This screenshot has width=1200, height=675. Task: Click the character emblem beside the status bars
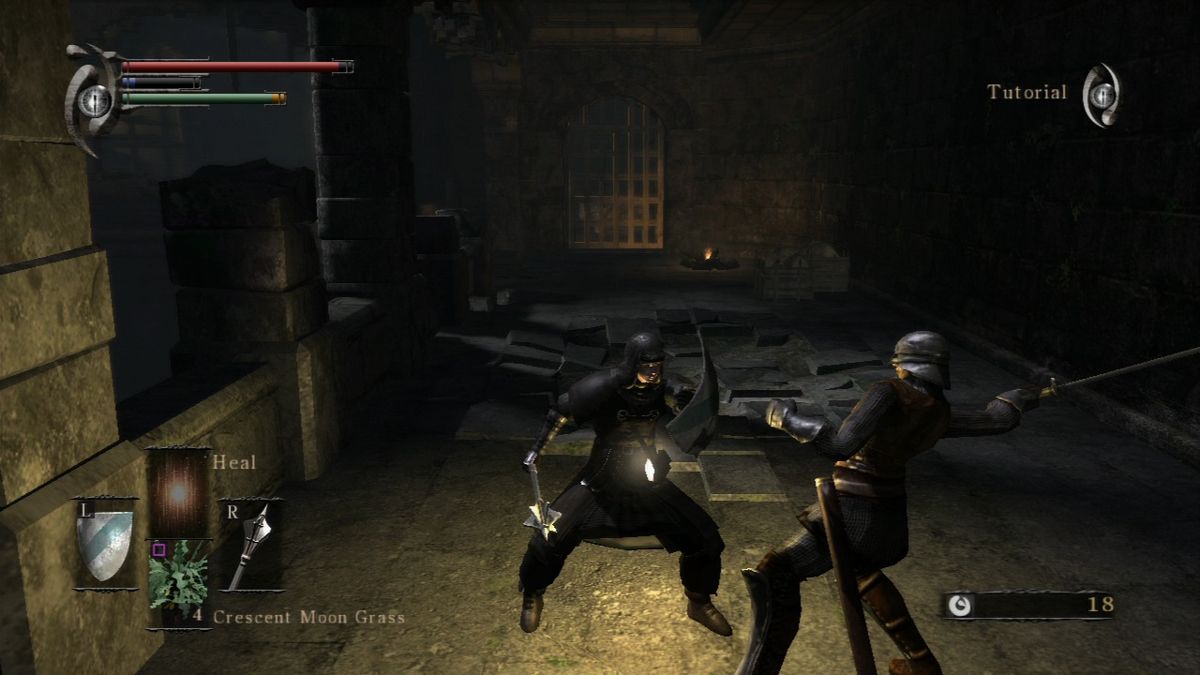(93, 98)
